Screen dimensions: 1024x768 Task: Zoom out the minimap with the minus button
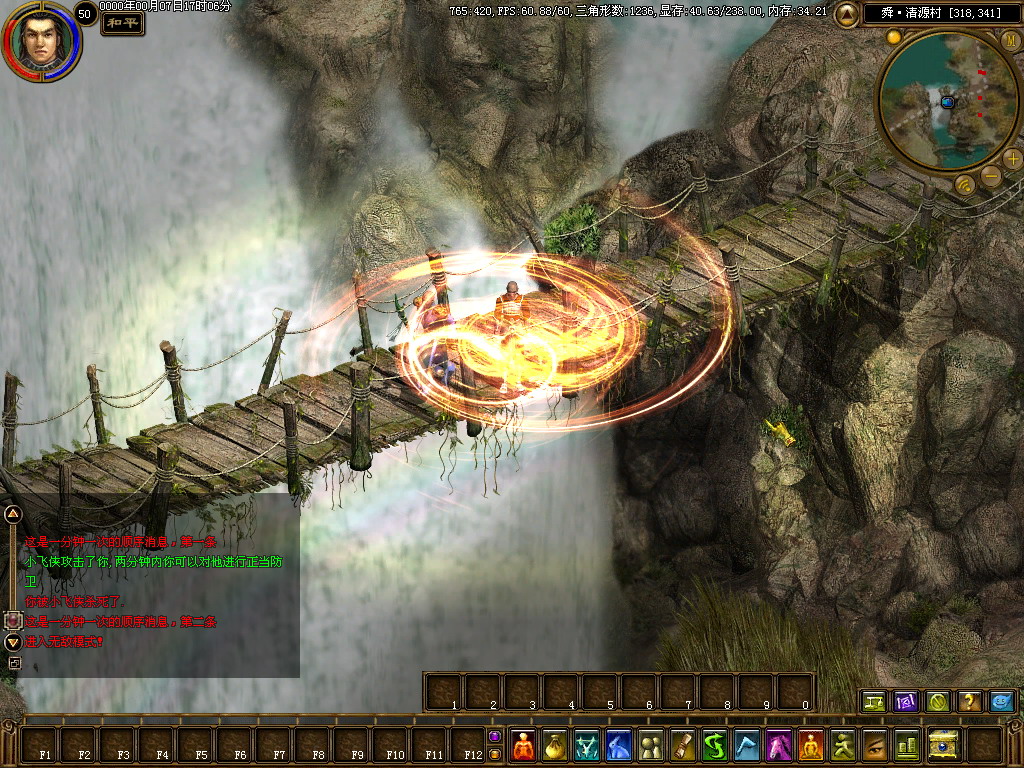coord(990,177)
